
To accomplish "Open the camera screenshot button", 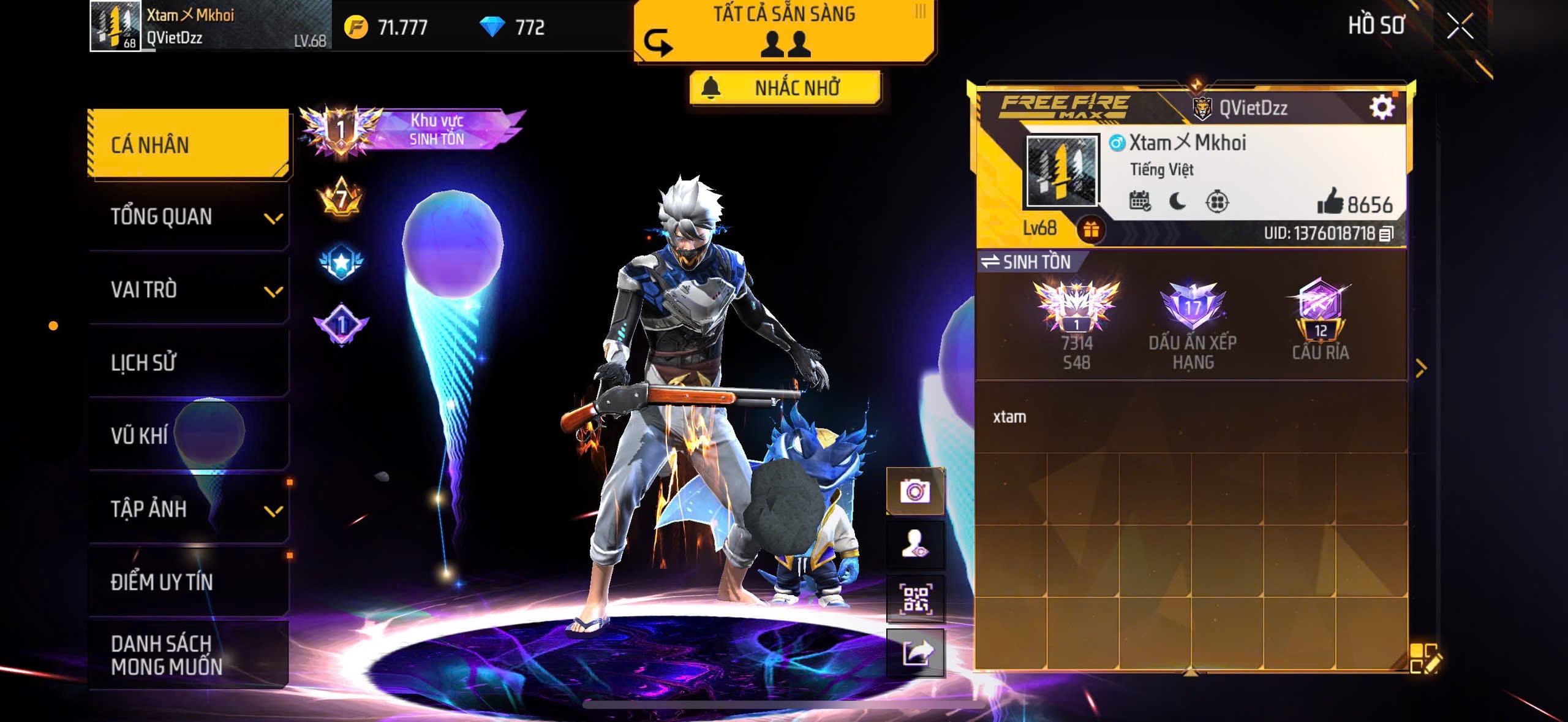I will point(915,491).
